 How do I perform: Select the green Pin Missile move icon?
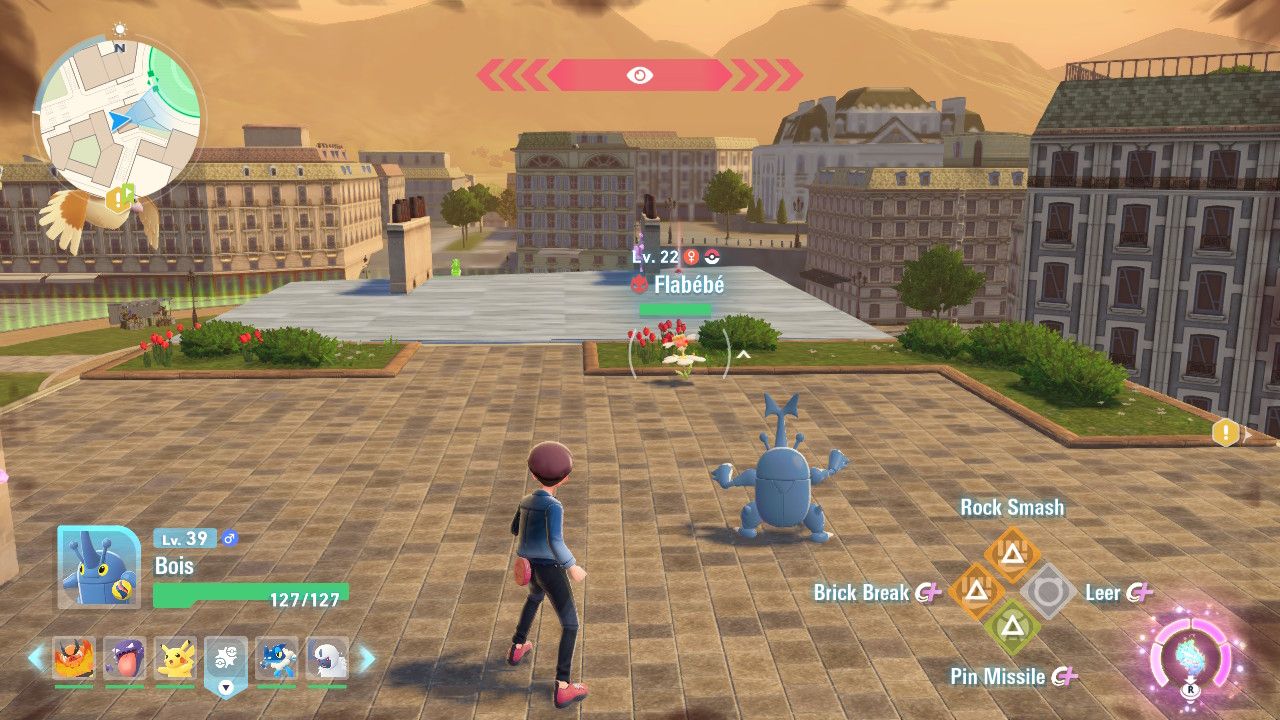[1012, 628]
